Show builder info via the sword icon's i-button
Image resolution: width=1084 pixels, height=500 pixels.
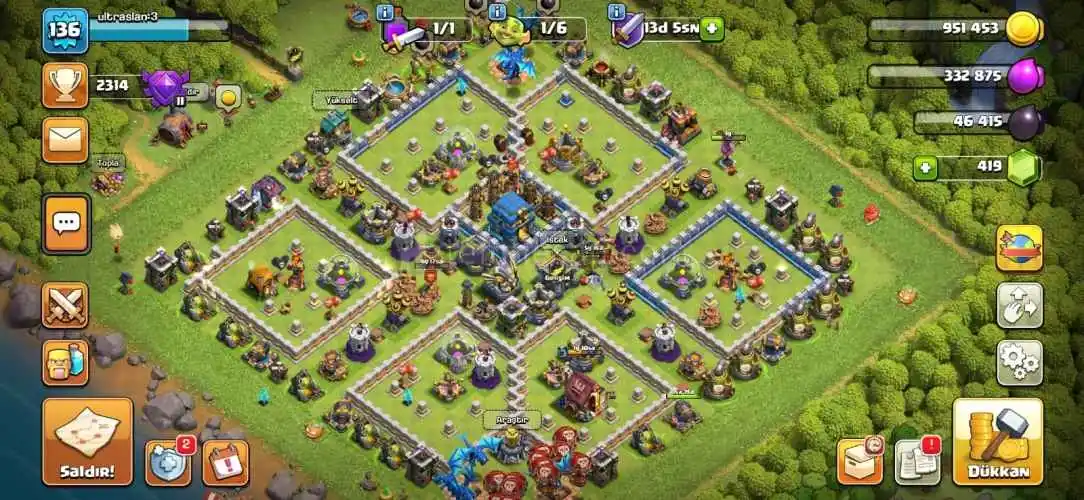[x=386, y=12]
